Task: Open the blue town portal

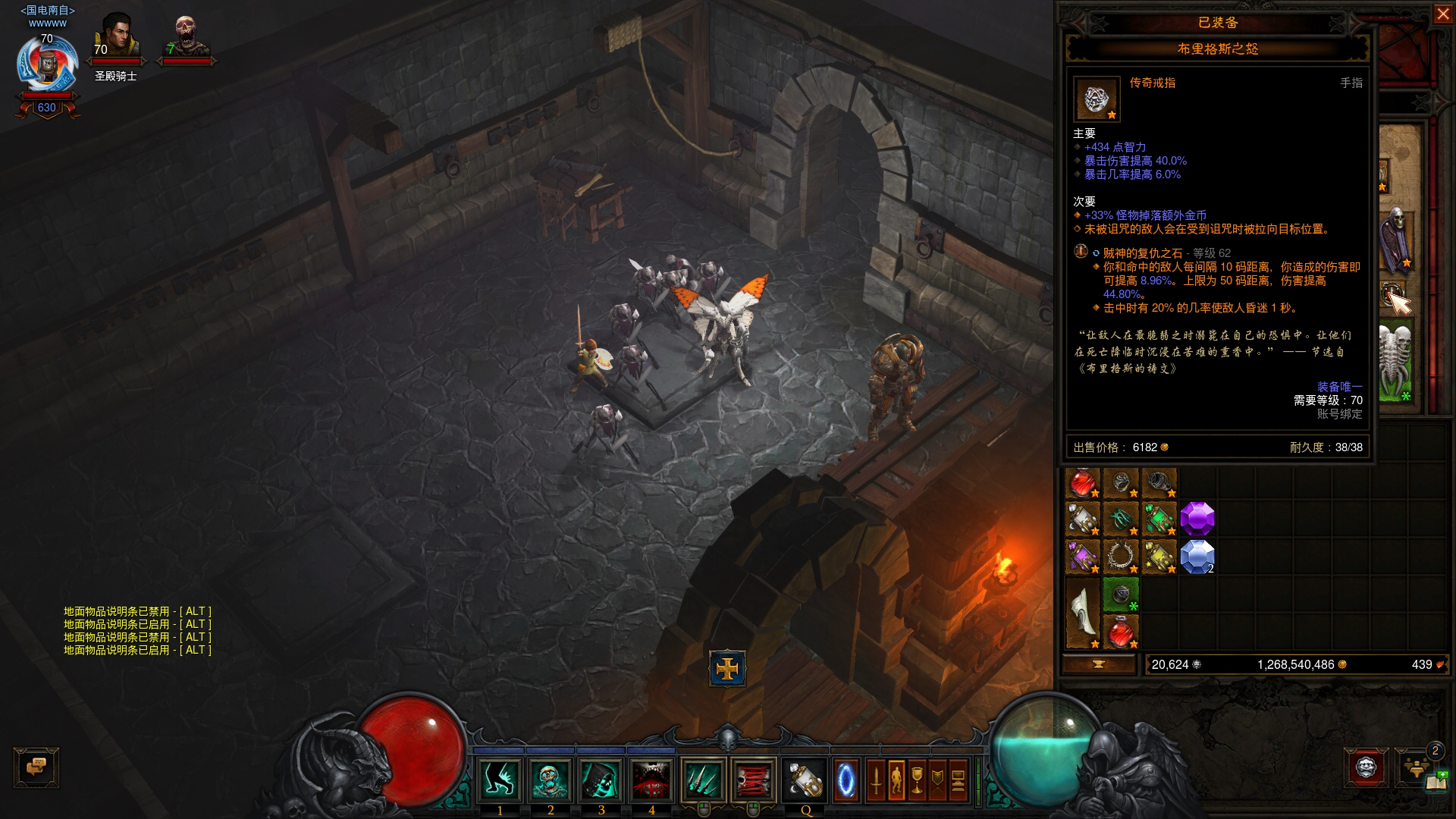Action: pos(846,780)
